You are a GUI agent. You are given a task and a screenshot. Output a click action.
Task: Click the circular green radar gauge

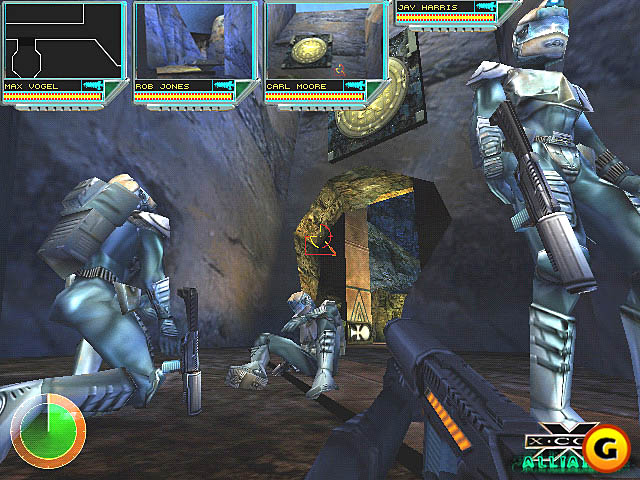tap(47, 432)
